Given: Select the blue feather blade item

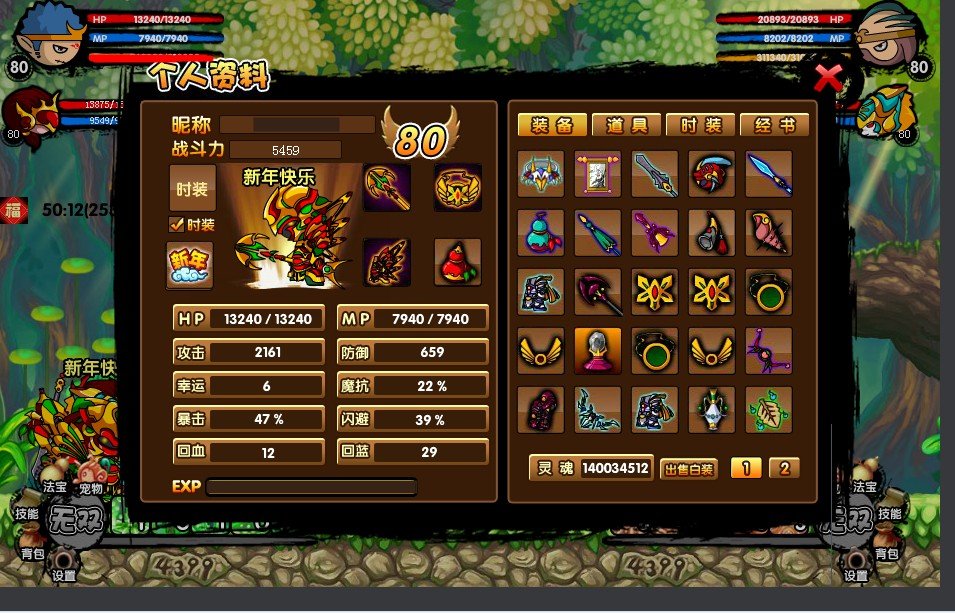Looking at the screenshot, I should click(768, 175).
